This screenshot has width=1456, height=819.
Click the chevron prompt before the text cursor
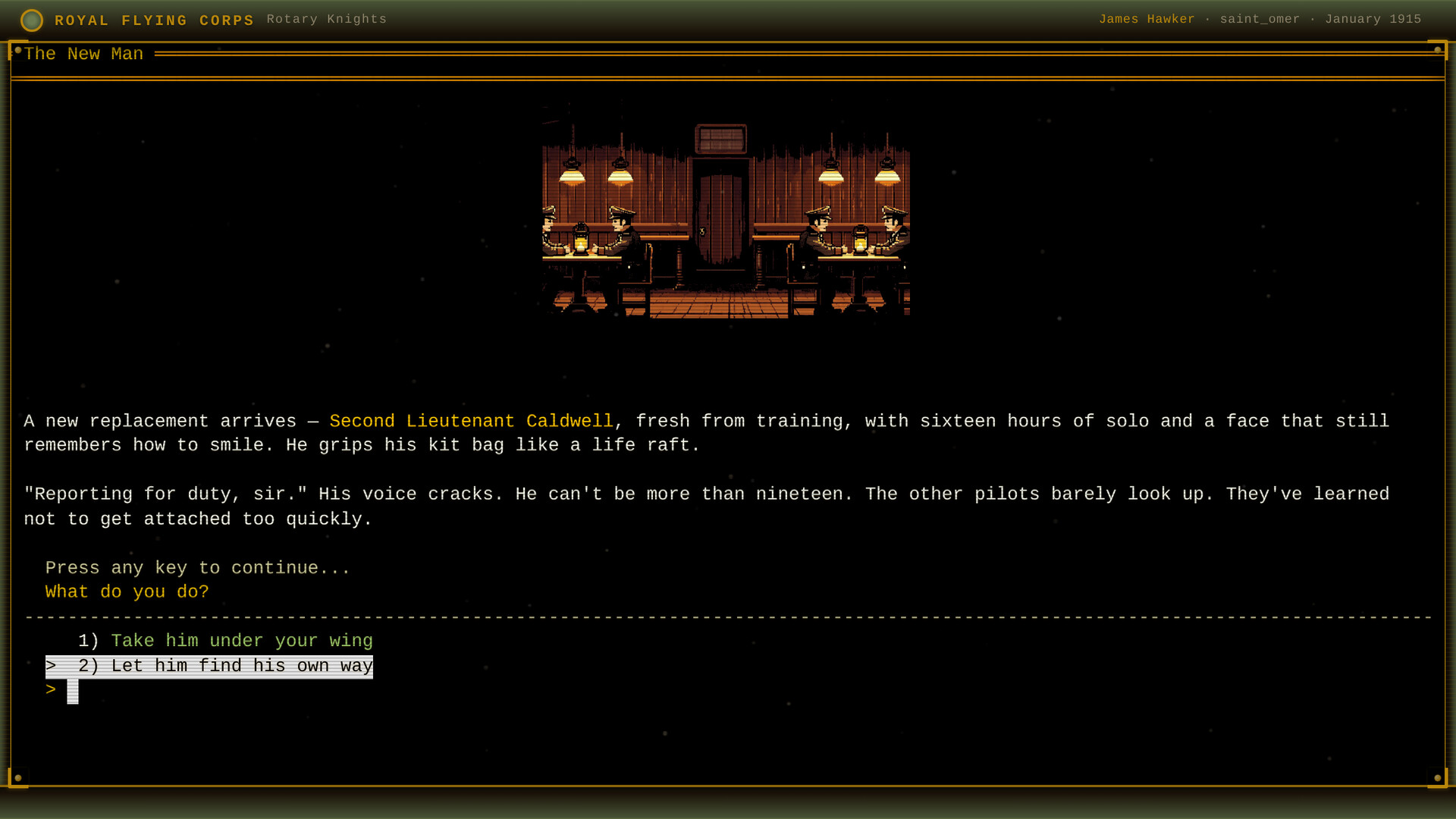[x=50, y=689]
